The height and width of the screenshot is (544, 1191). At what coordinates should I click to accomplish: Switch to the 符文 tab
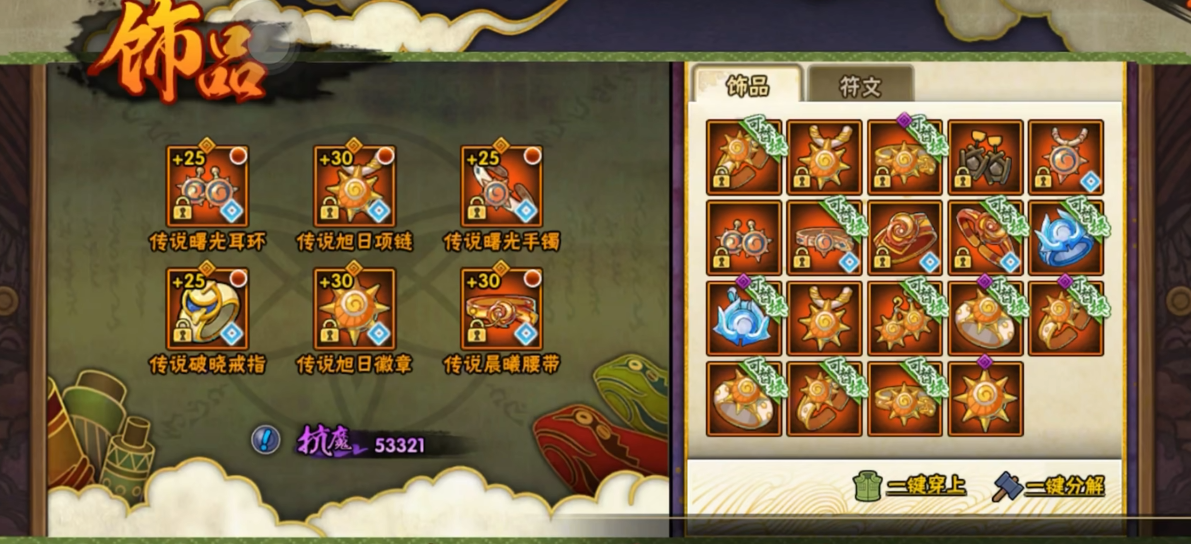(x=860, y=86)
